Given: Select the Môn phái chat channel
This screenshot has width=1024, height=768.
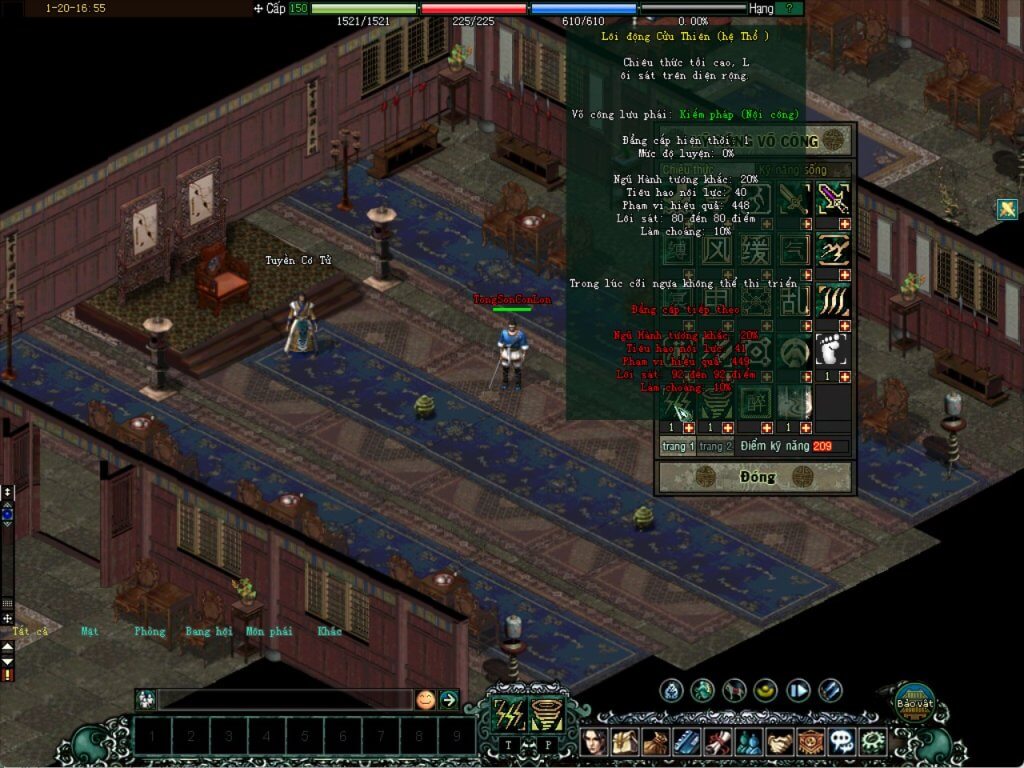Looking at the screenshot, I should (x=269, y=631).
